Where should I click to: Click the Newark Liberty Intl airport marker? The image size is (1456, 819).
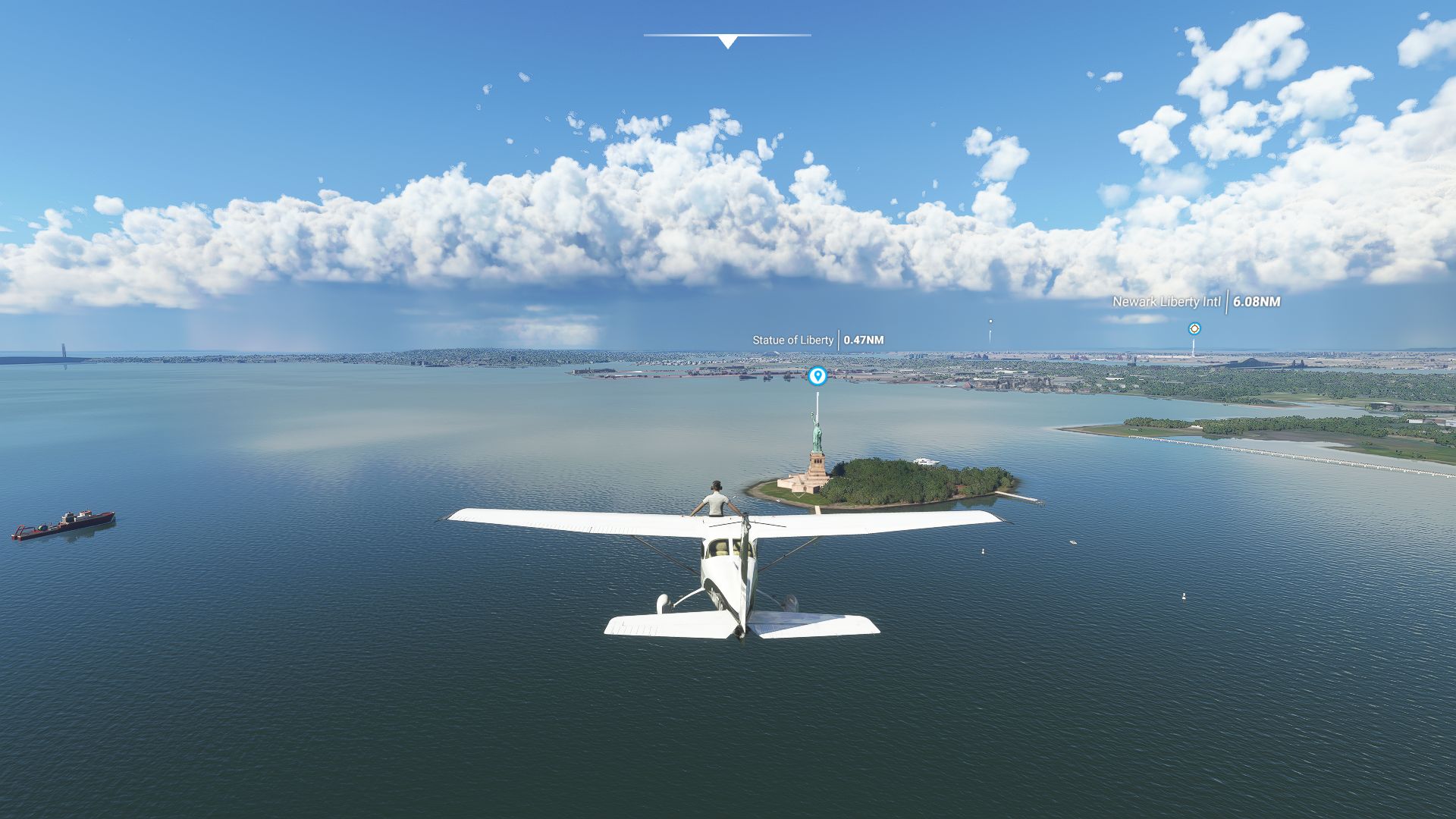[1194, 328]
